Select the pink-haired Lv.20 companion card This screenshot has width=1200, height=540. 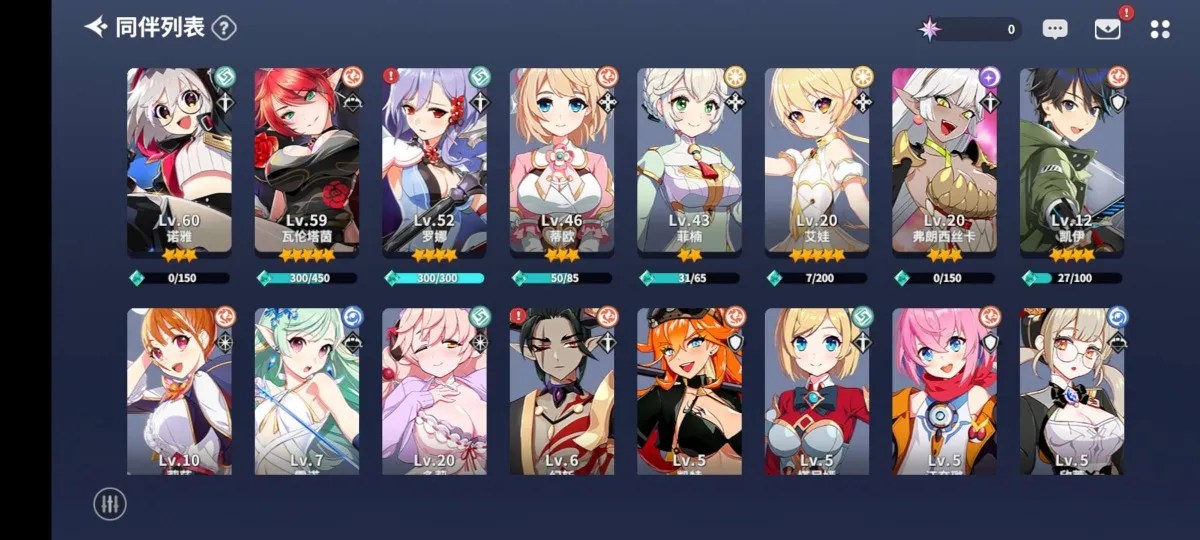pos(435,390)
